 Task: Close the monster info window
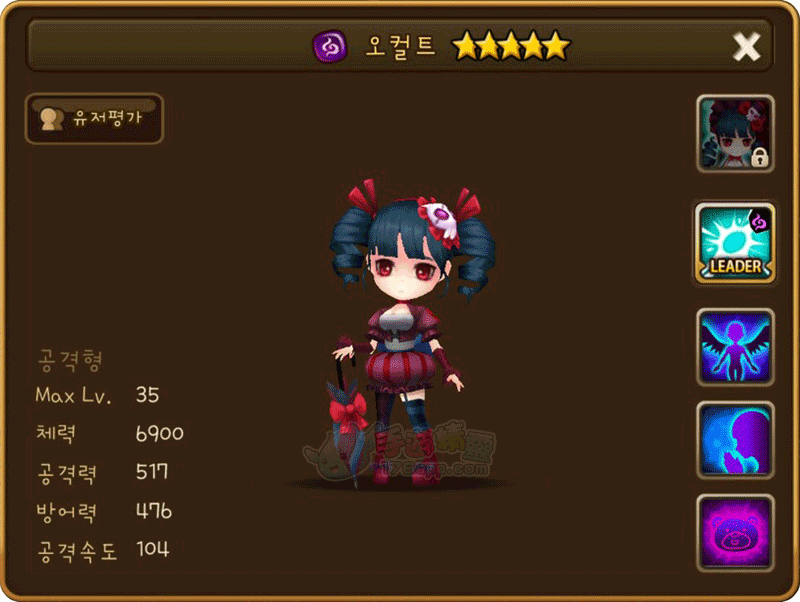point(746,46)
